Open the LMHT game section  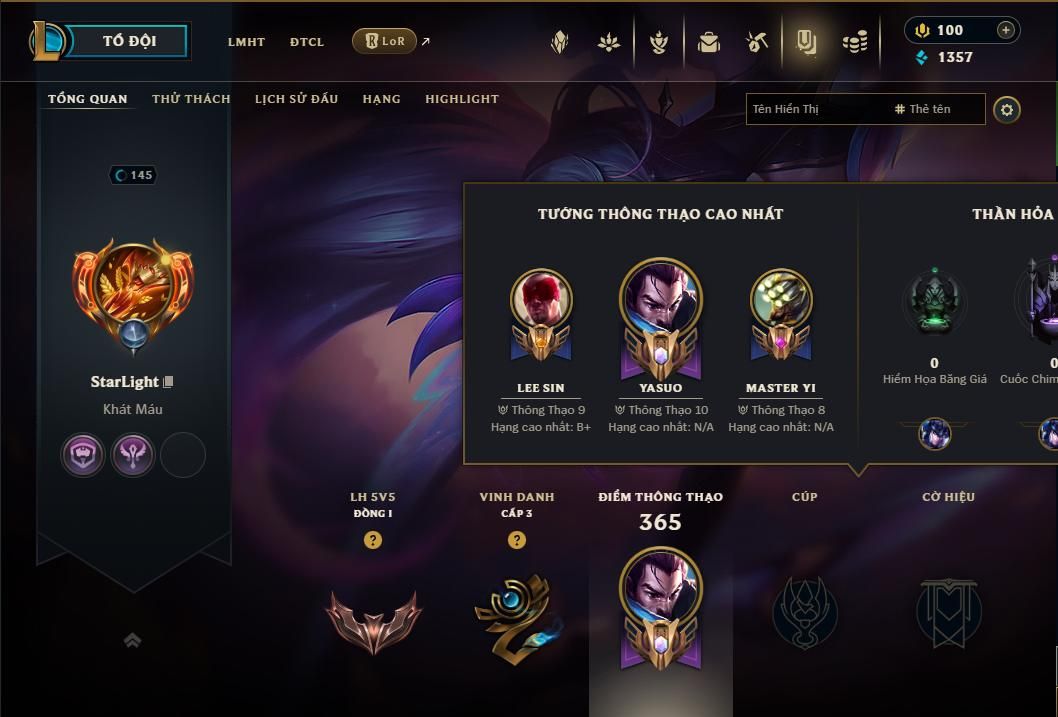click(246, 42)
